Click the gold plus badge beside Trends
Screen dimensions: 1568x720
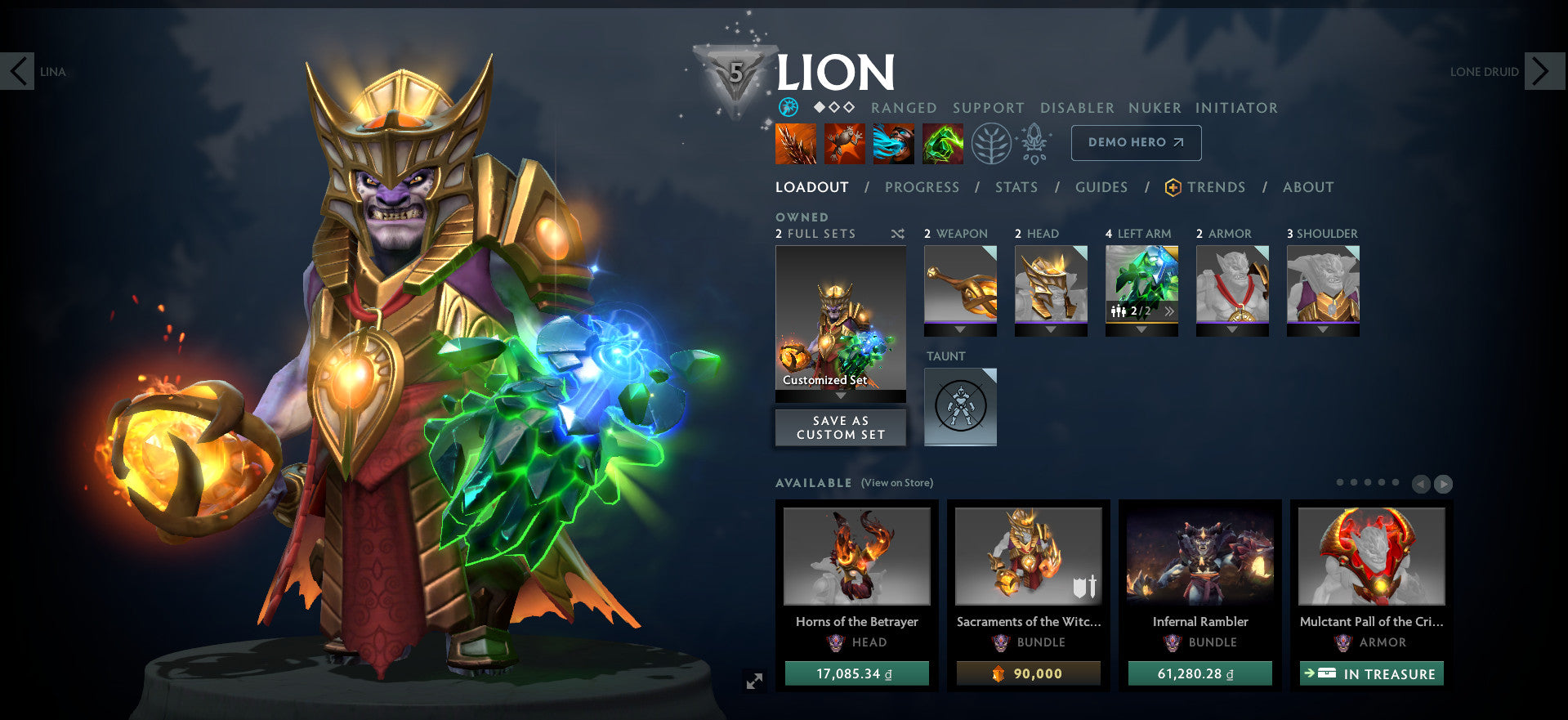pos(1173,186)
